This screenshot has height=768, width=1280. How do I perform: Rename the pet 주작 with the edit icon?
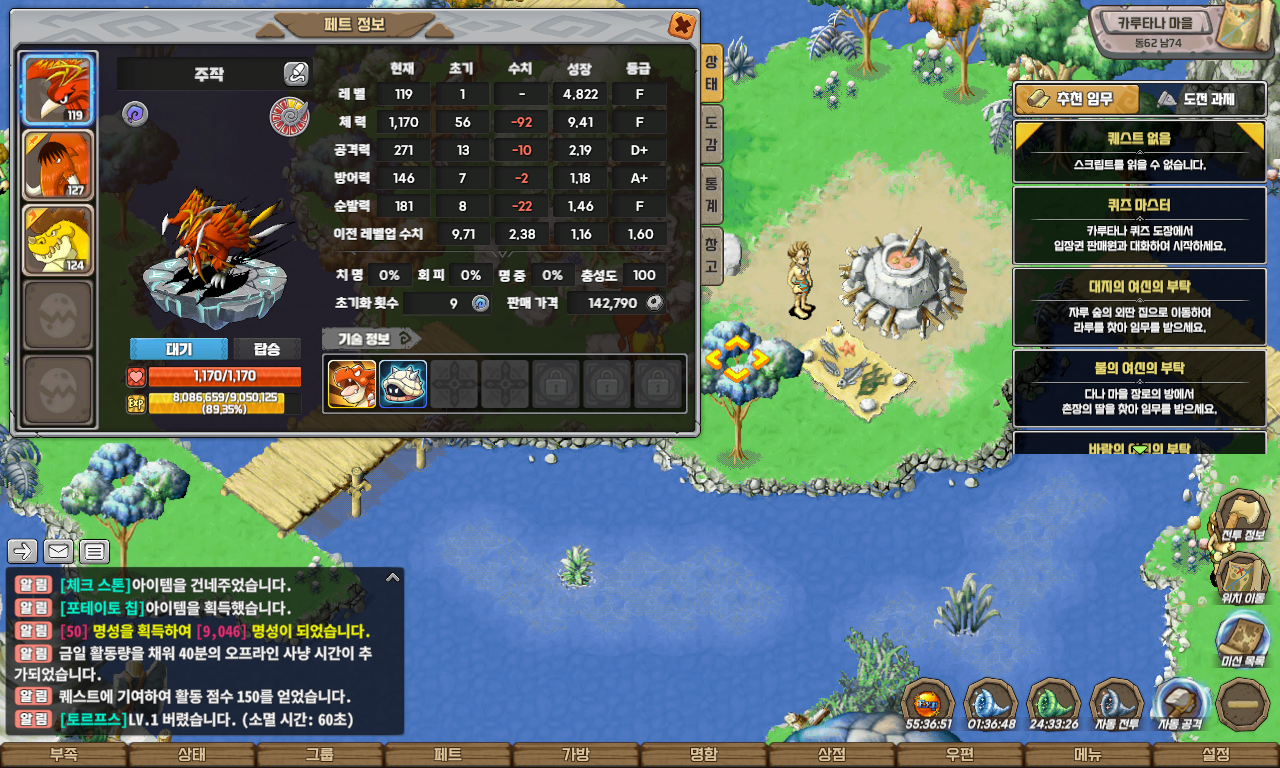coord(296,73)
